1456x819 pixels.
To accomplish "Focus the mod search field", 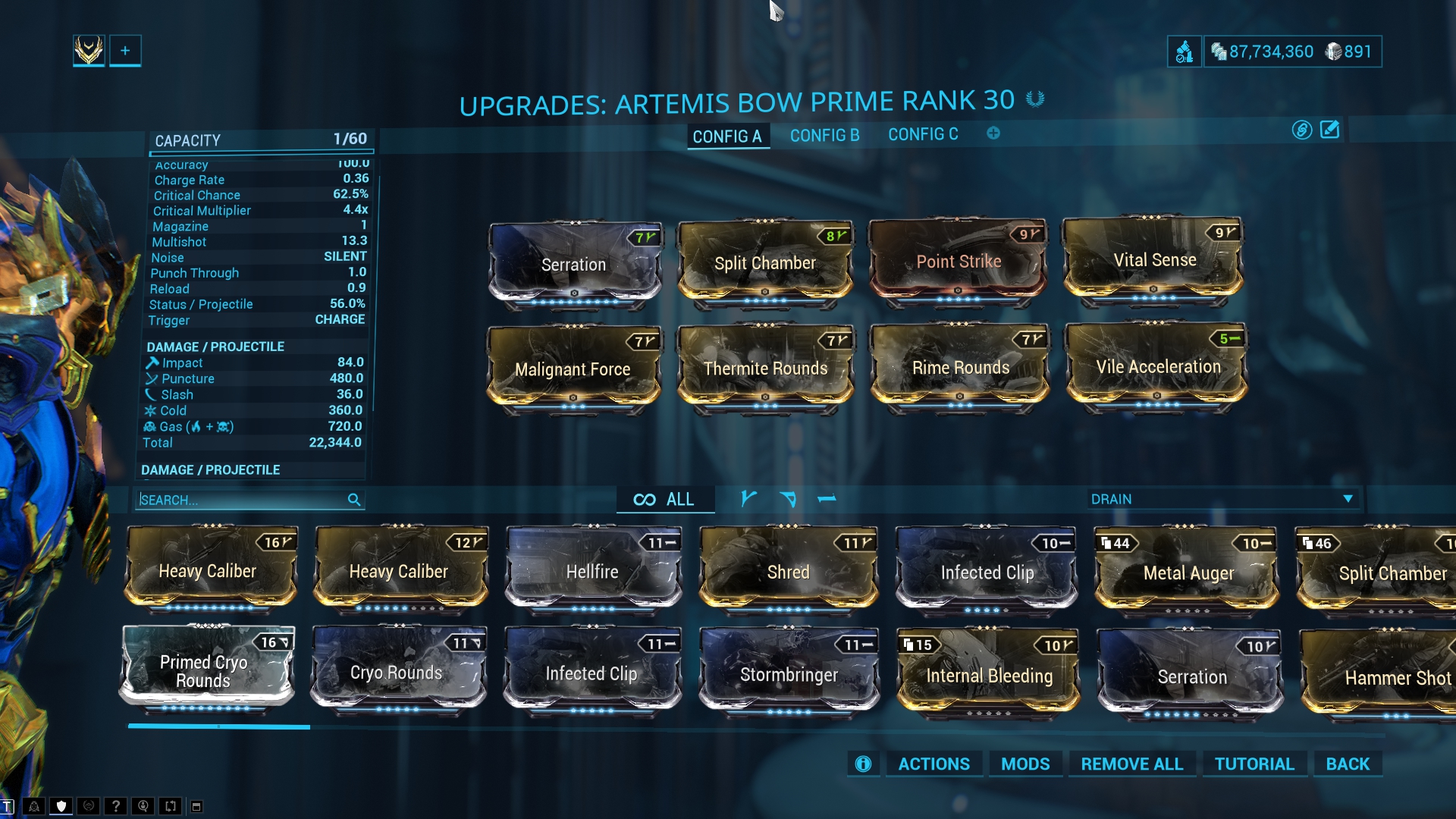I will (x=243, y=500).
